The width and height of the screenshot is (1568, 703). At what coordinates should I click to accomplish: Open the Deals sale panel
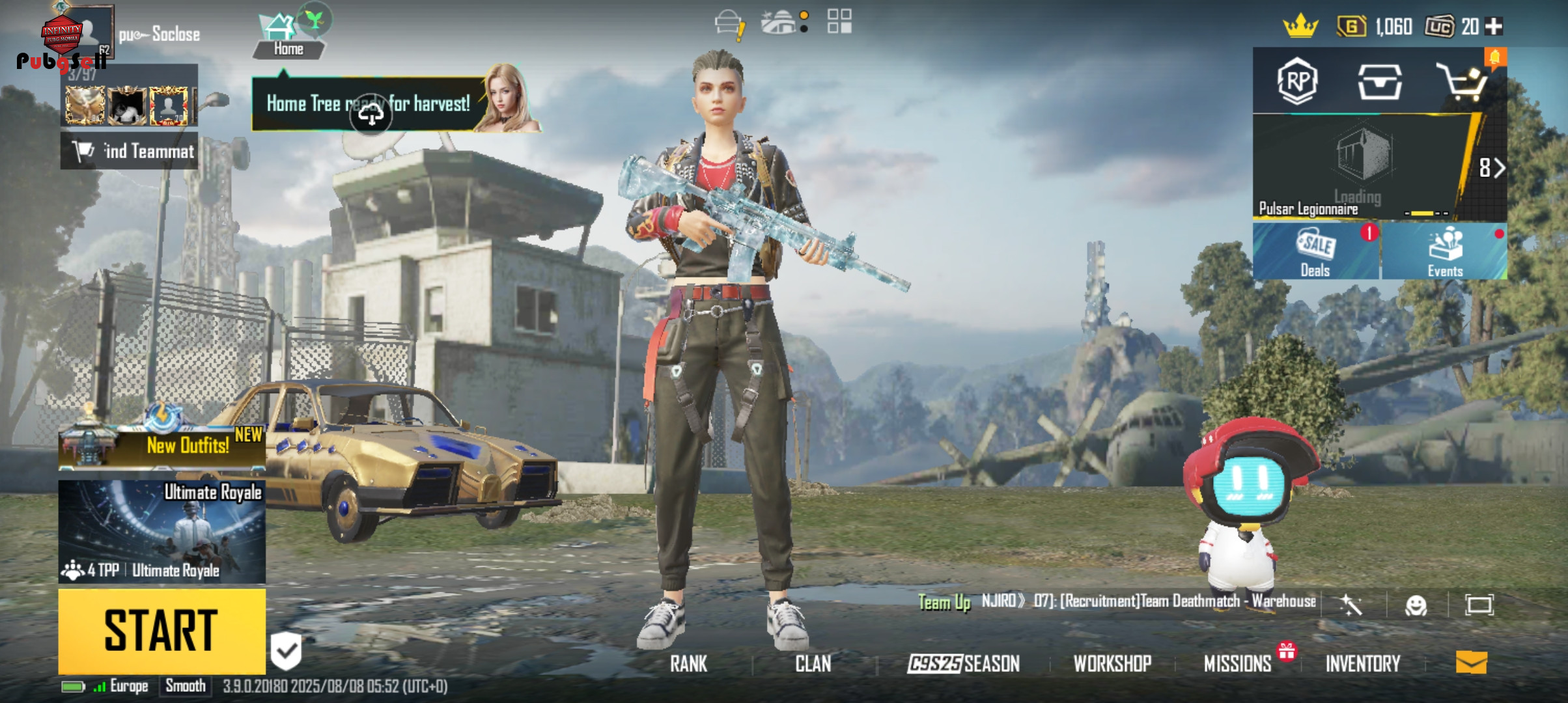coord(1315,252)
